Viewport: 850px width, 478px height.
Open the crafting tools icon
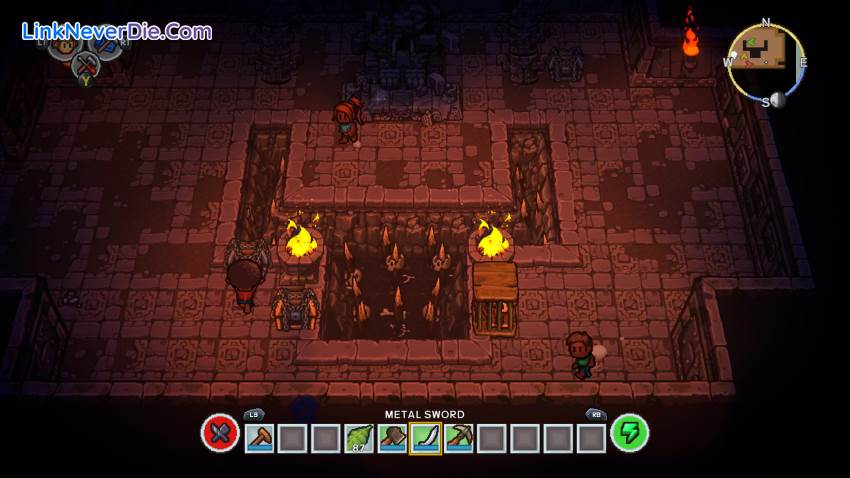(x=84, y=65)
